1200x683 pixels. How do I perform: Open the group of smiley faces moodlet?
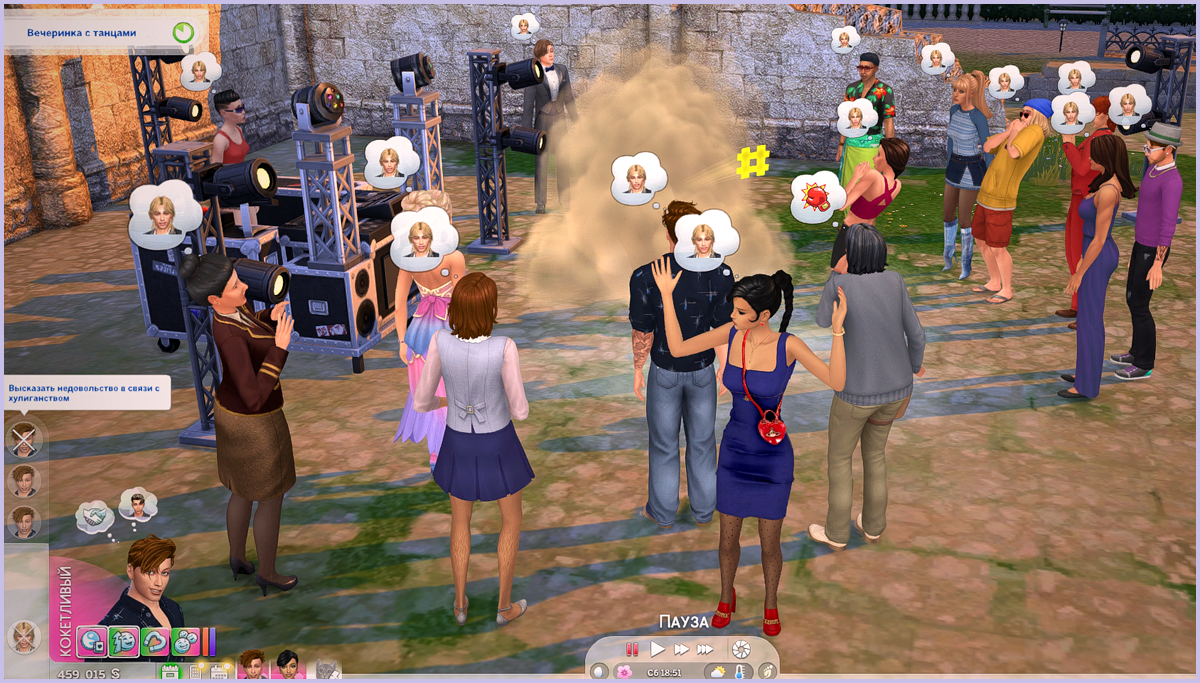point(186,640)
